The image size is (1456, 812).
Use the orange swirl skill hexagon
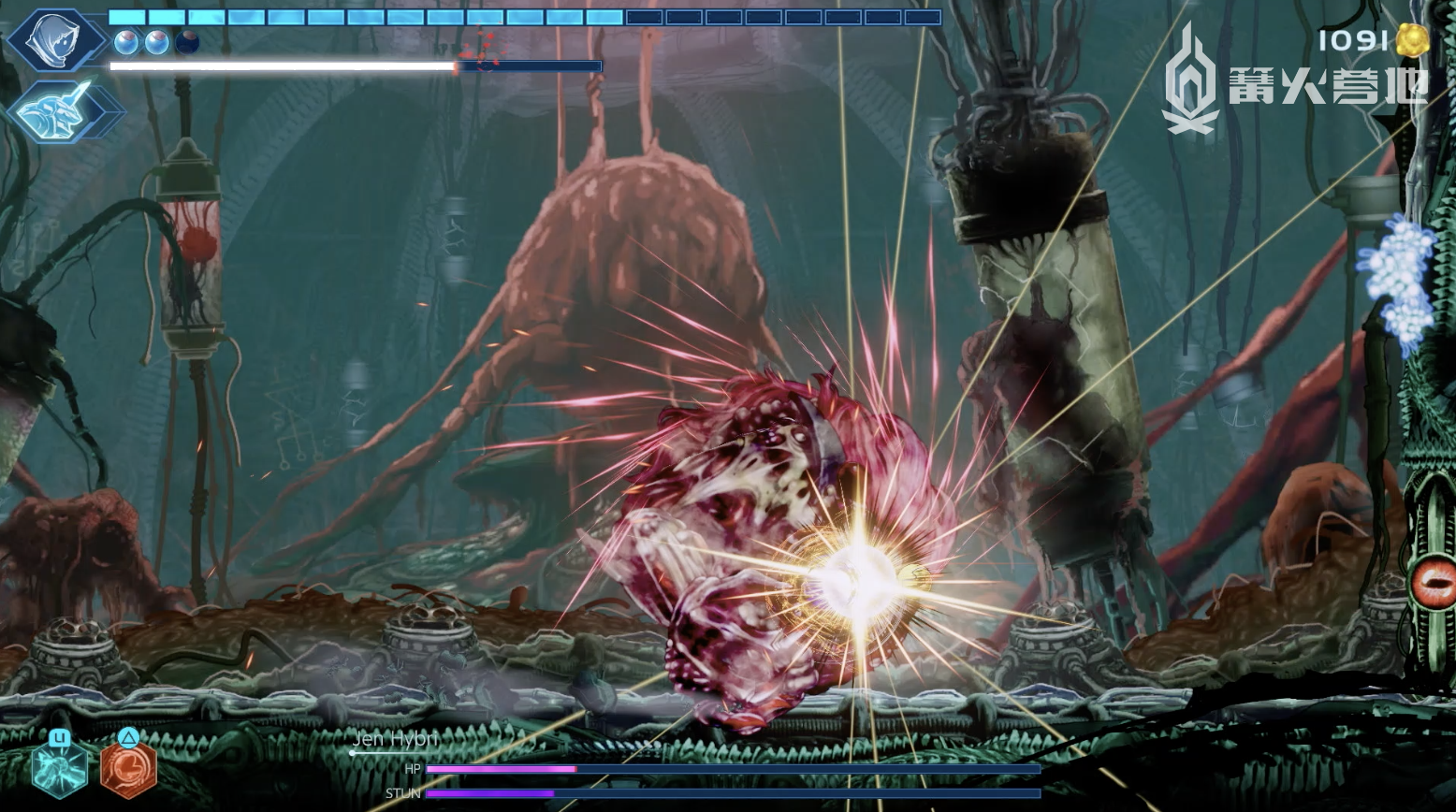tap(128, 768)
